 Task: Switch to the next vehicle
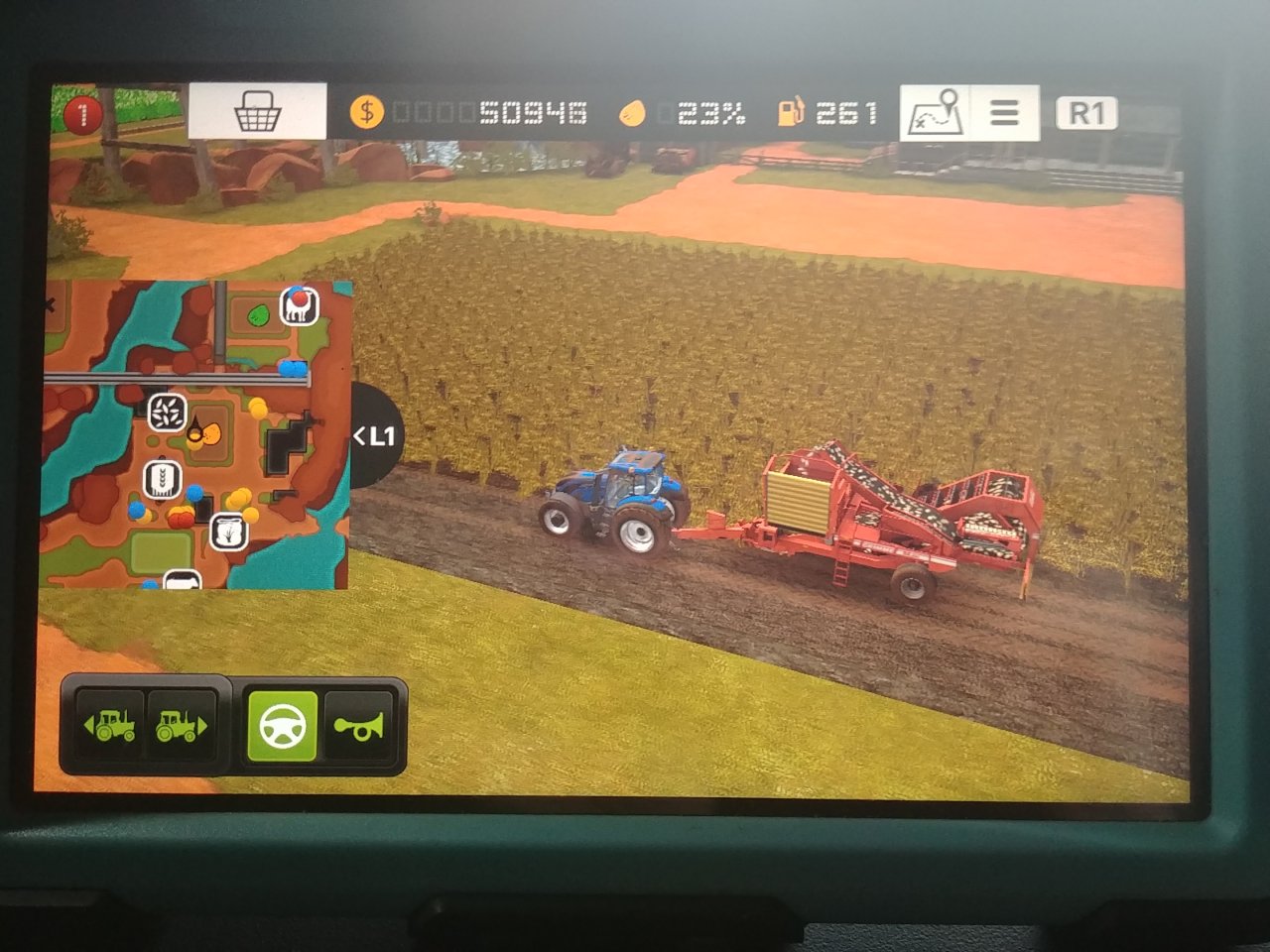181,726
